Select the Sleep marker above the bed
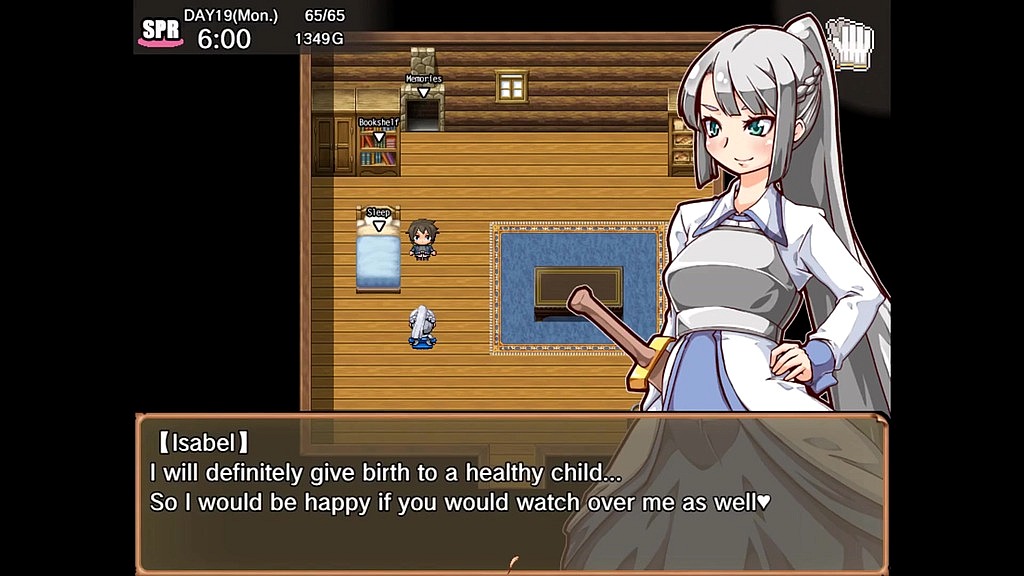 [378, 218]
